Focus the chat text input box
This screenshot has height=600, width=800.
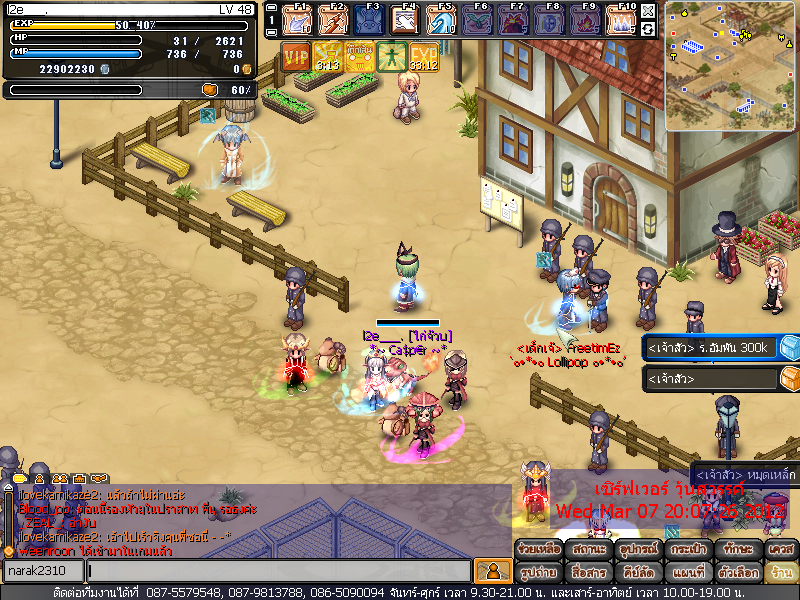pyautogui.click(x=278, y=571)
